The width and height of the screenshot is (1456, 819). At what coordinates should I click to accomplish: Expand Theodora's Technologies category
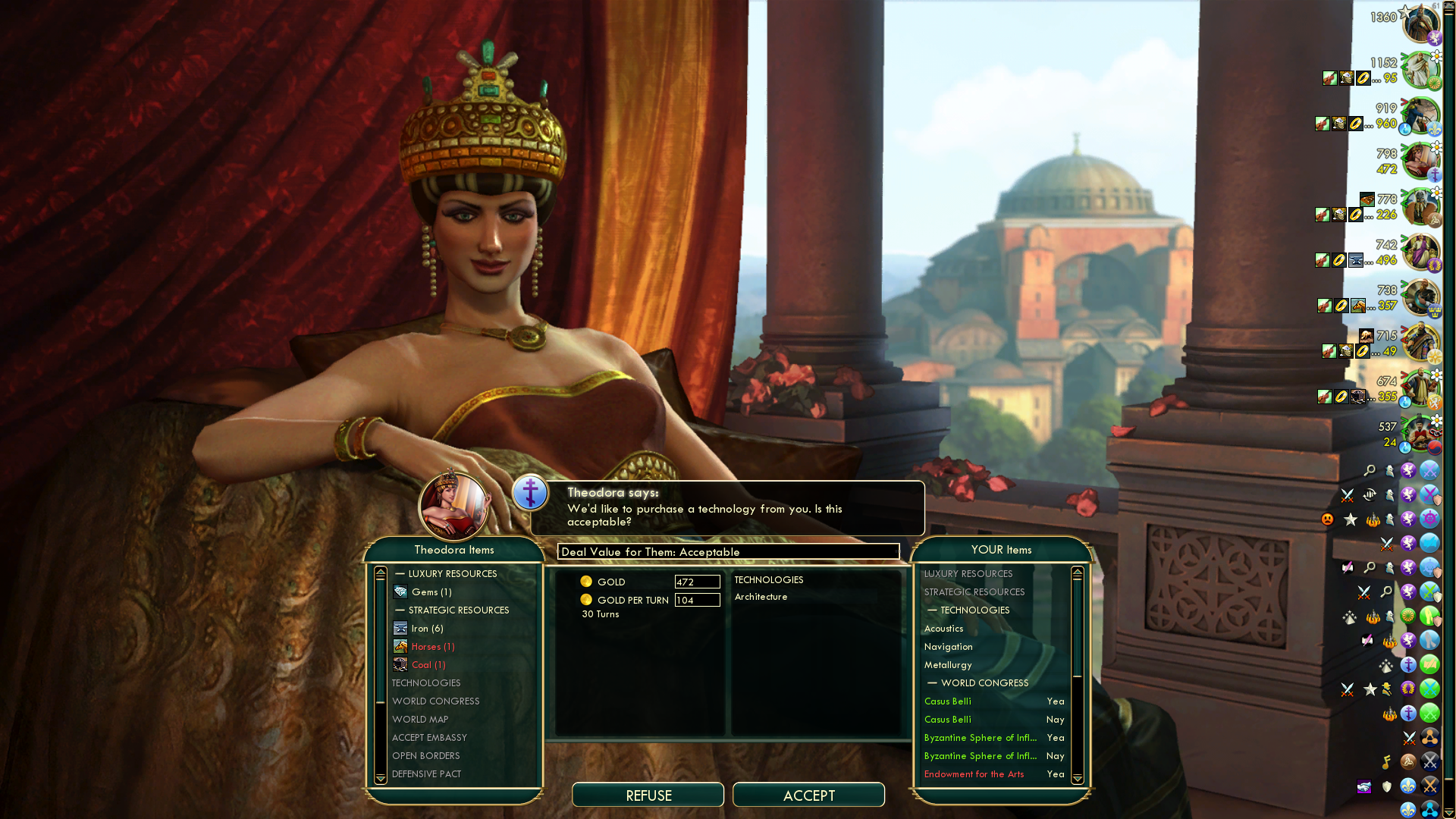pos(426,683)
